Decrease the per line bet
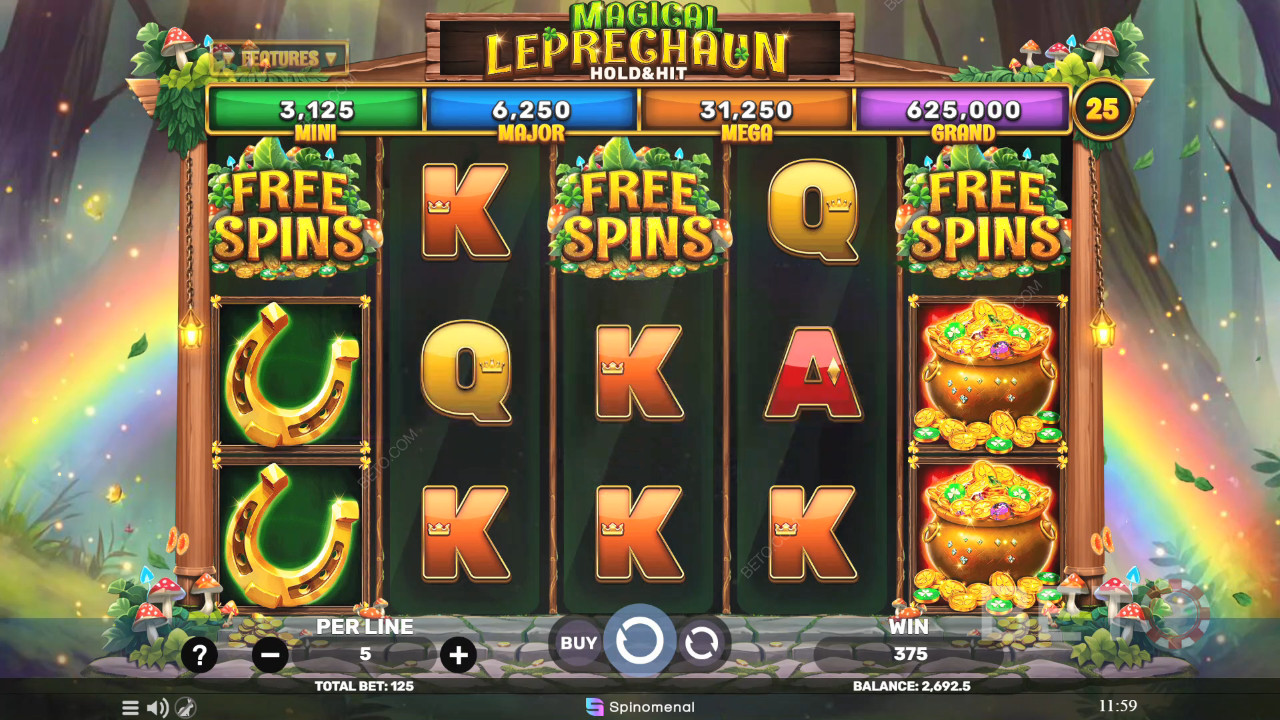Screen dimensions: 1280x720 coord(270,655)
